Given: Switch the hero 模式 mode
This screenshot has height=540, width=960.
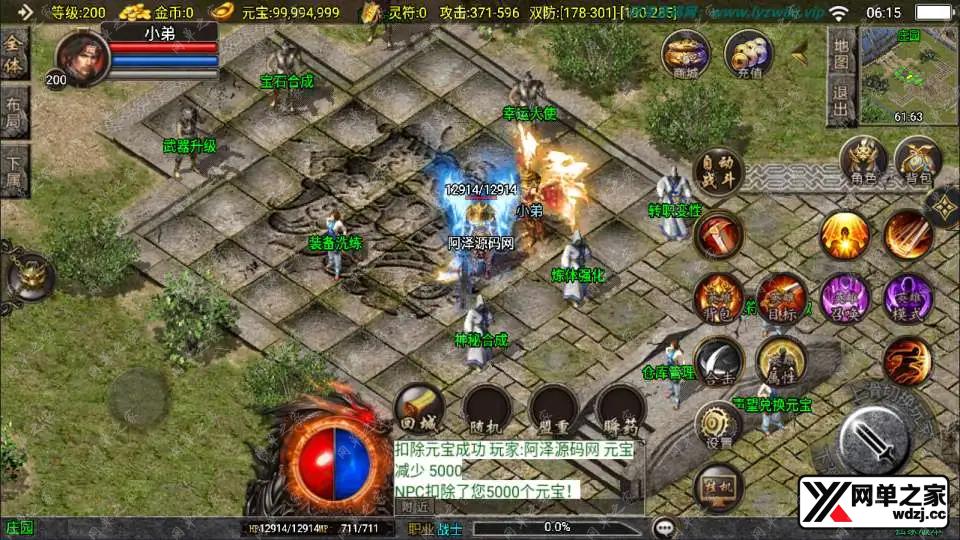Looking at the screenshot, I should pos(908,297).
